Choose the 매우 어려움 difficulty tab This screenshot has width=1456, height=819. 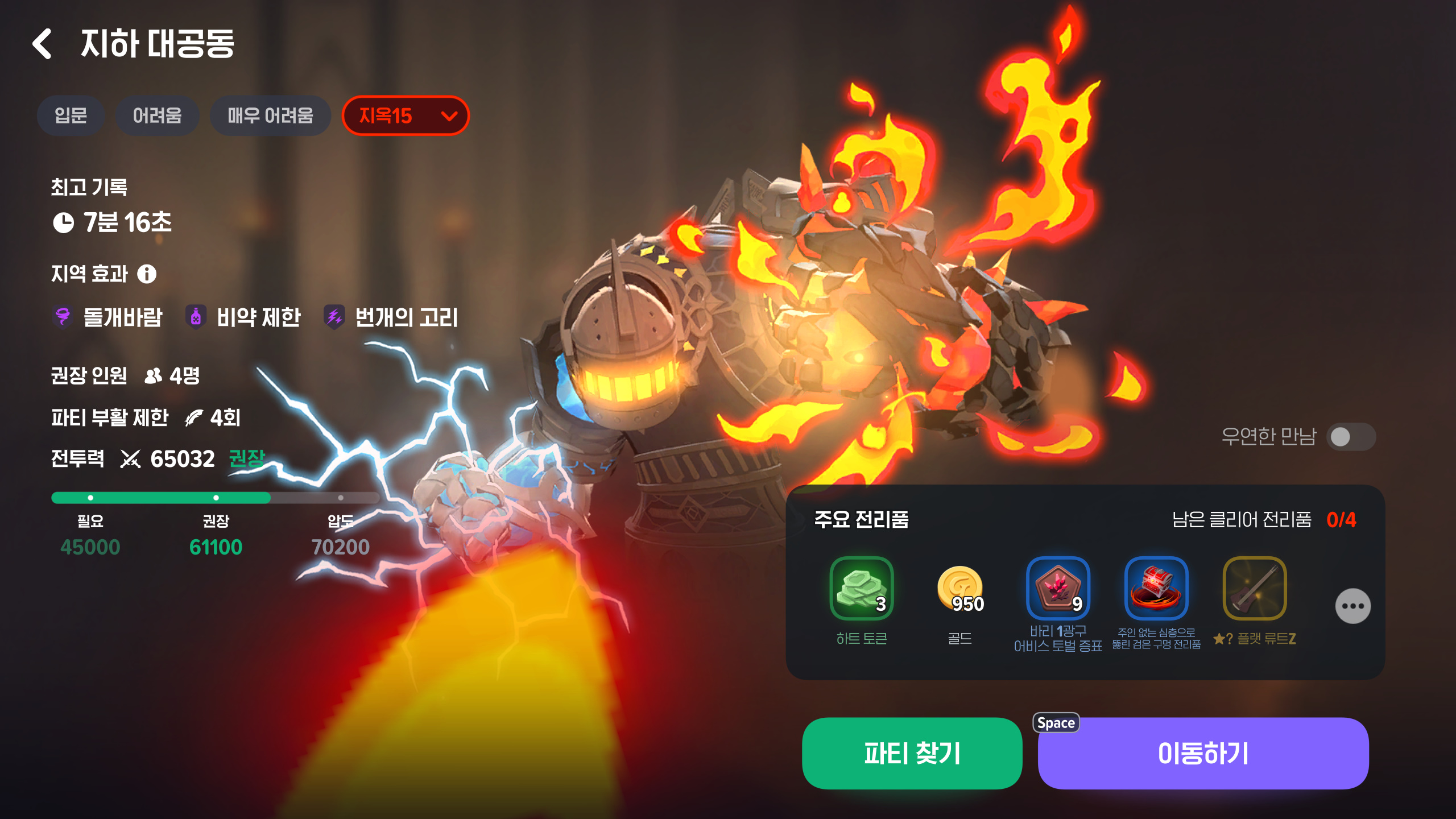pos(270,116)
